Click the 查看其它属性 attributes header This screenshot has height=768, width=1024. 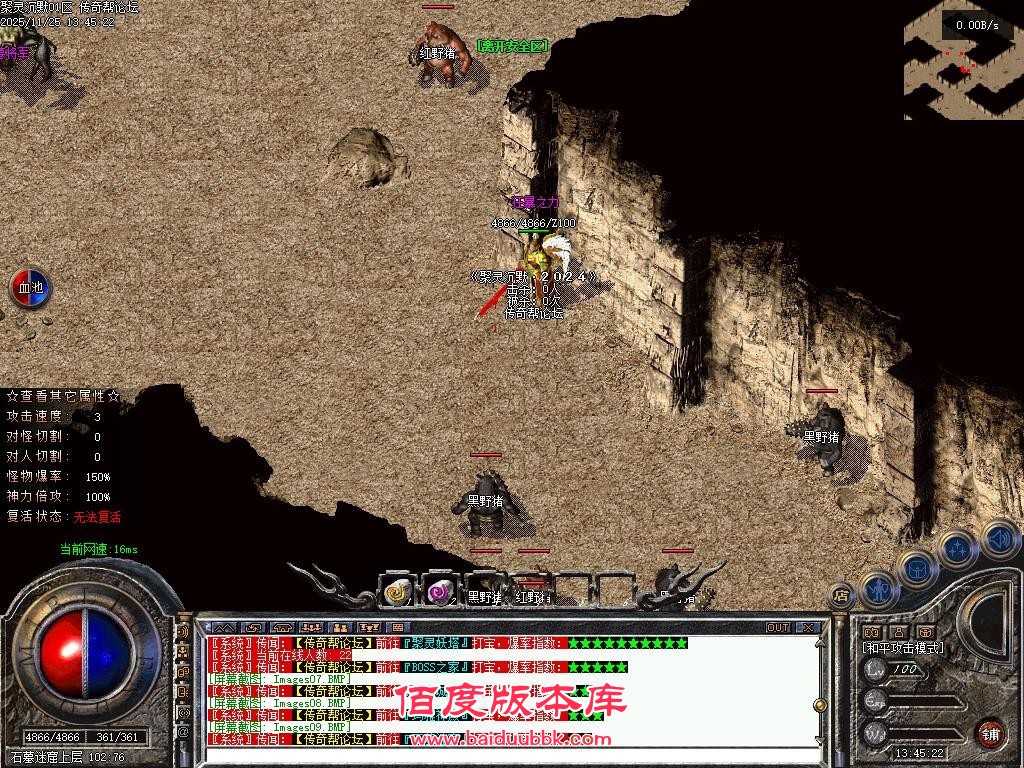coord(63,396)
